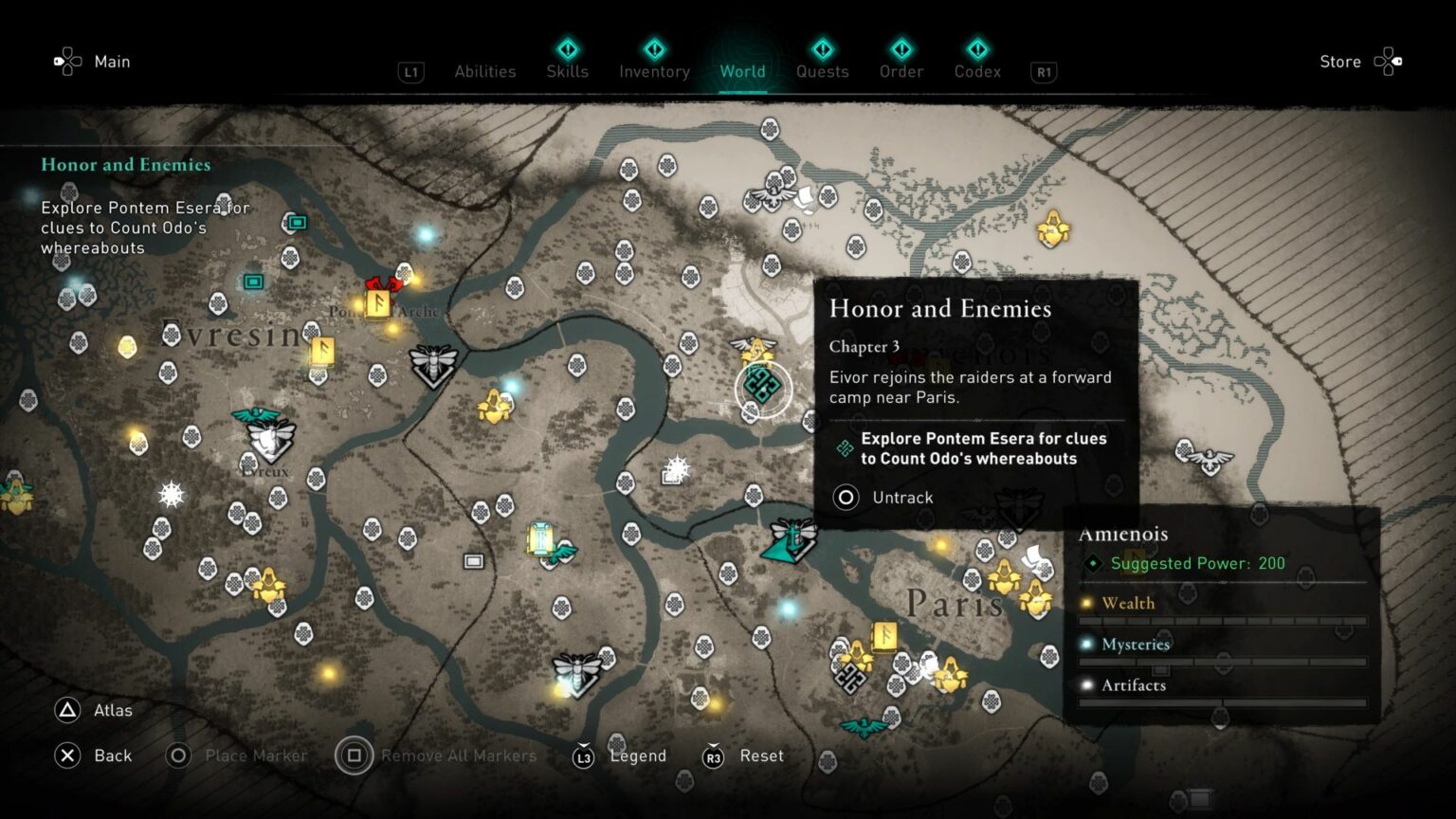Click the red raid flag near Pont de l'Arche
Screen dimensions: 1456x819
(383, 284)
